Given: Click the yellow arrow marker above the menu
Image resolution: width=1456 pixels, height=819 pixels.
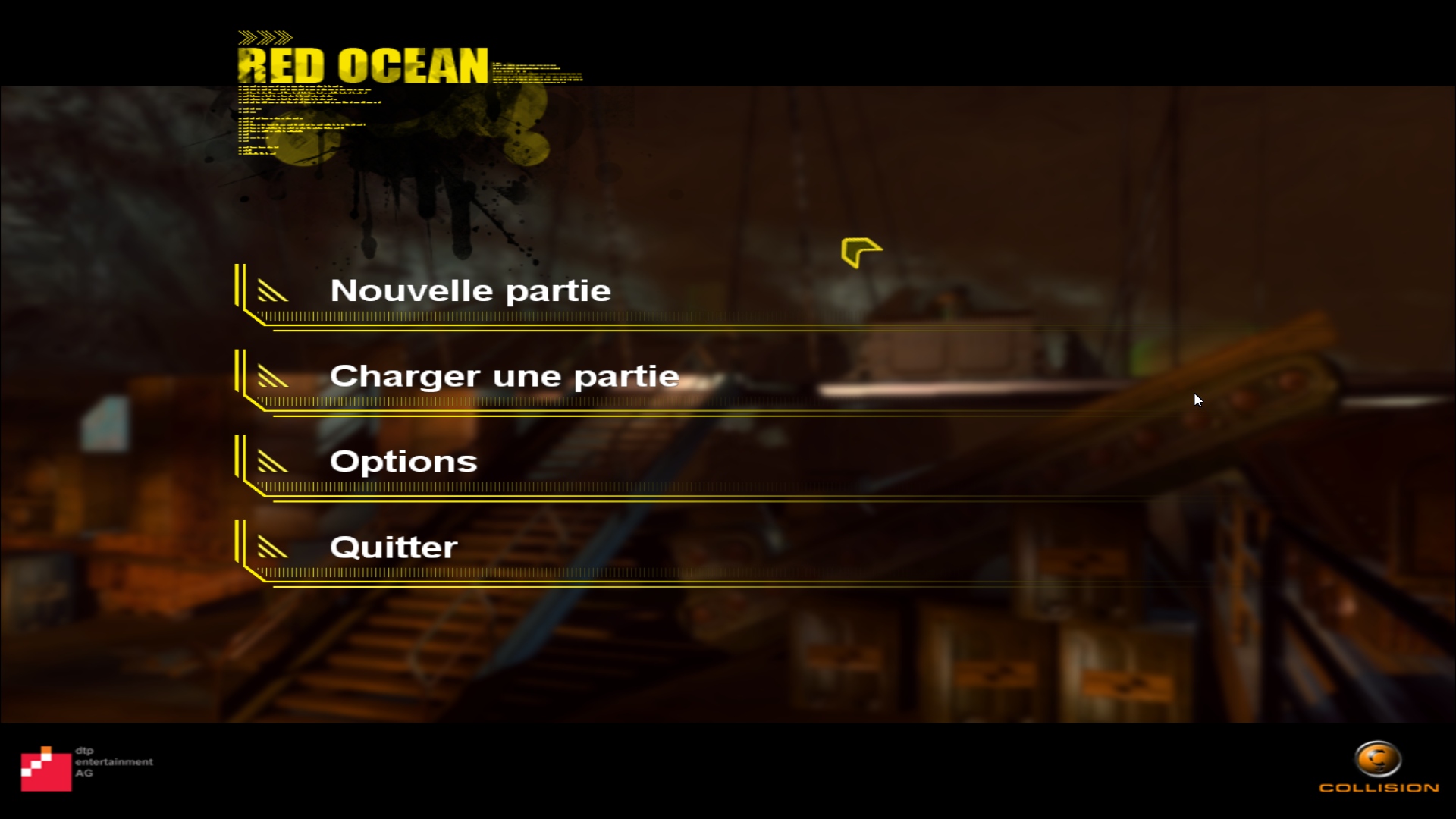Looking at the screenshot, I should (861, 253).
